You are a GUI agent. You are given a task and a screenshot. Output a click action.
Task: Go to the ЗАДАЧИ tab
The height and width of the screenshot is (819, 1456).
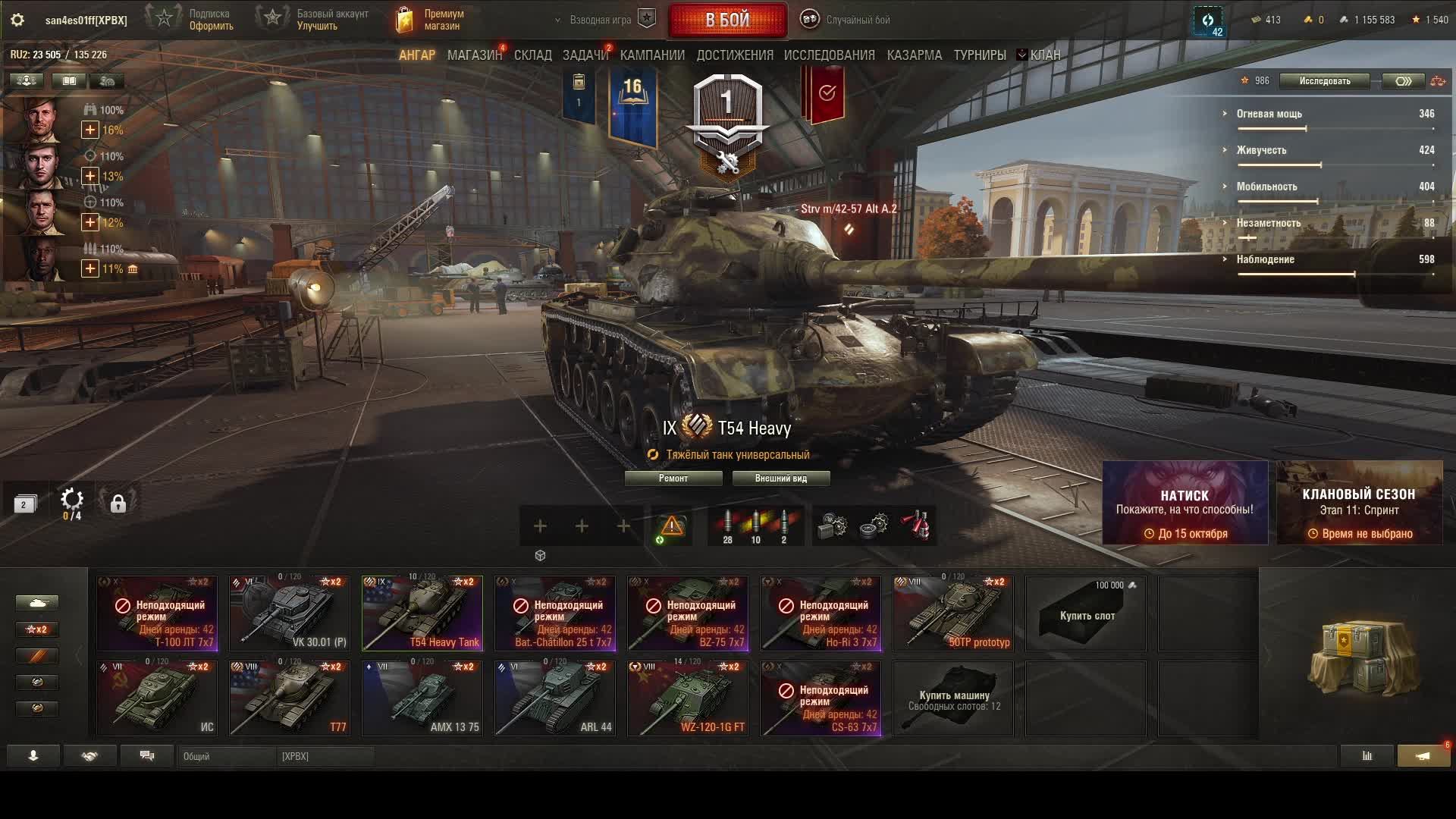[585, 55]
